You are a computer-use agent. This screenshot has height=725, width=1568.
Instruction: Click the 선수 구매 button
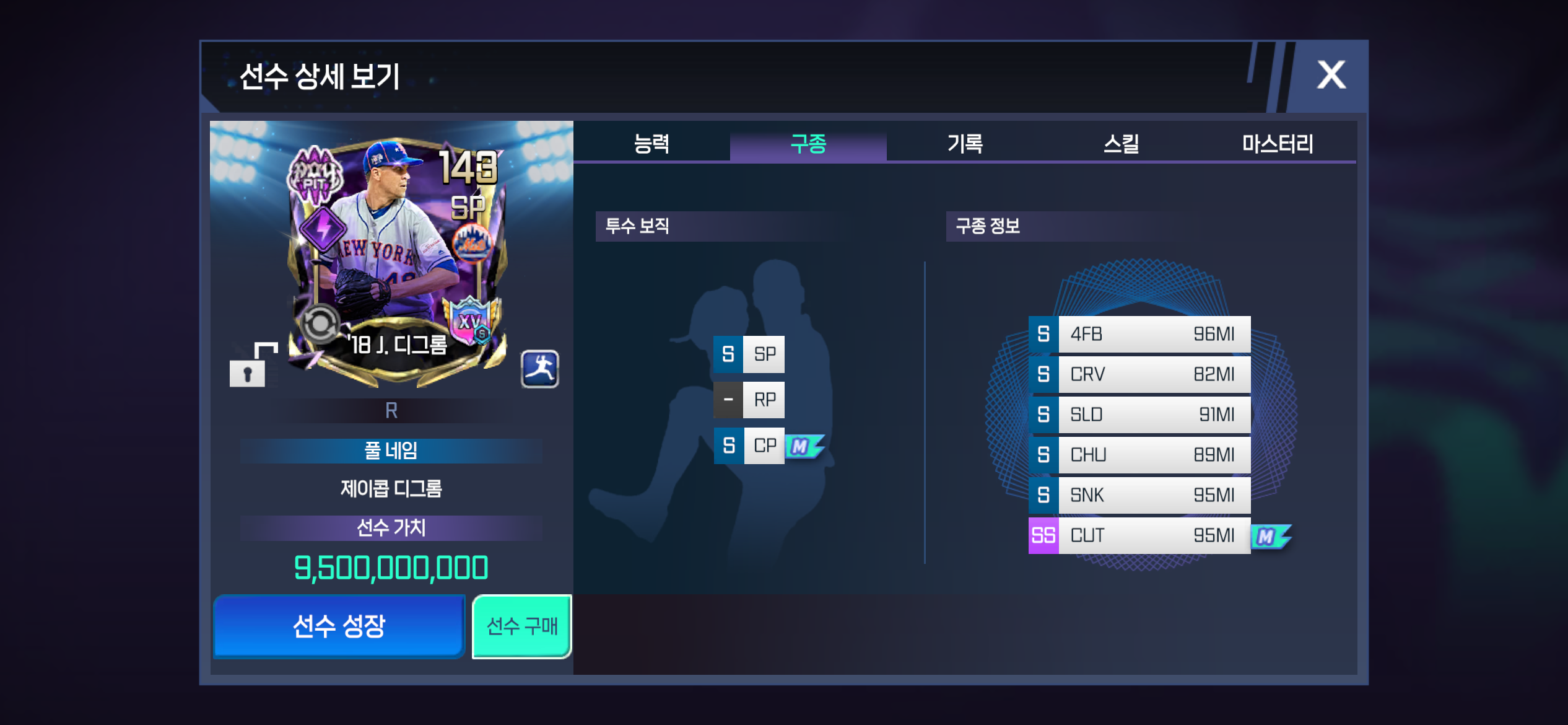coord(521,626)
